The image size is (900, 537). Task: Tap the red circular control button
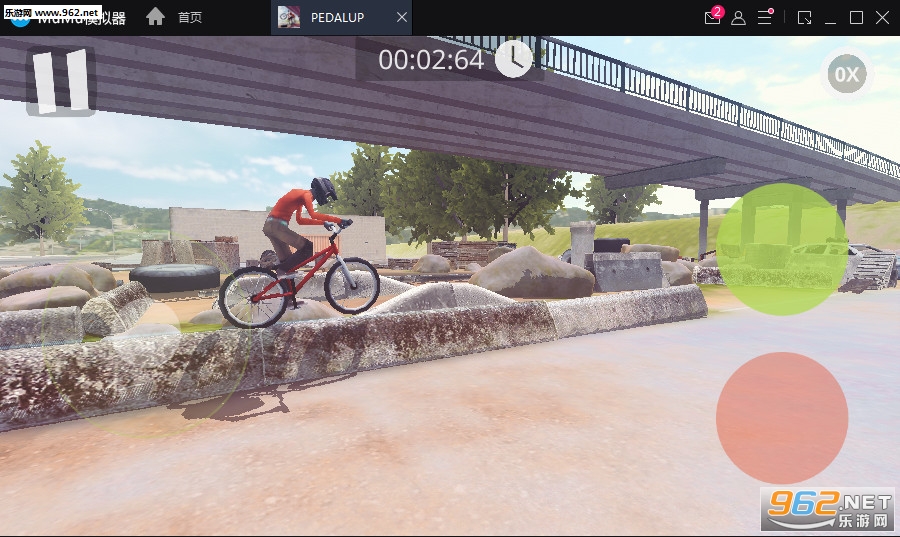pyautogui.click(x=782, y=417)
